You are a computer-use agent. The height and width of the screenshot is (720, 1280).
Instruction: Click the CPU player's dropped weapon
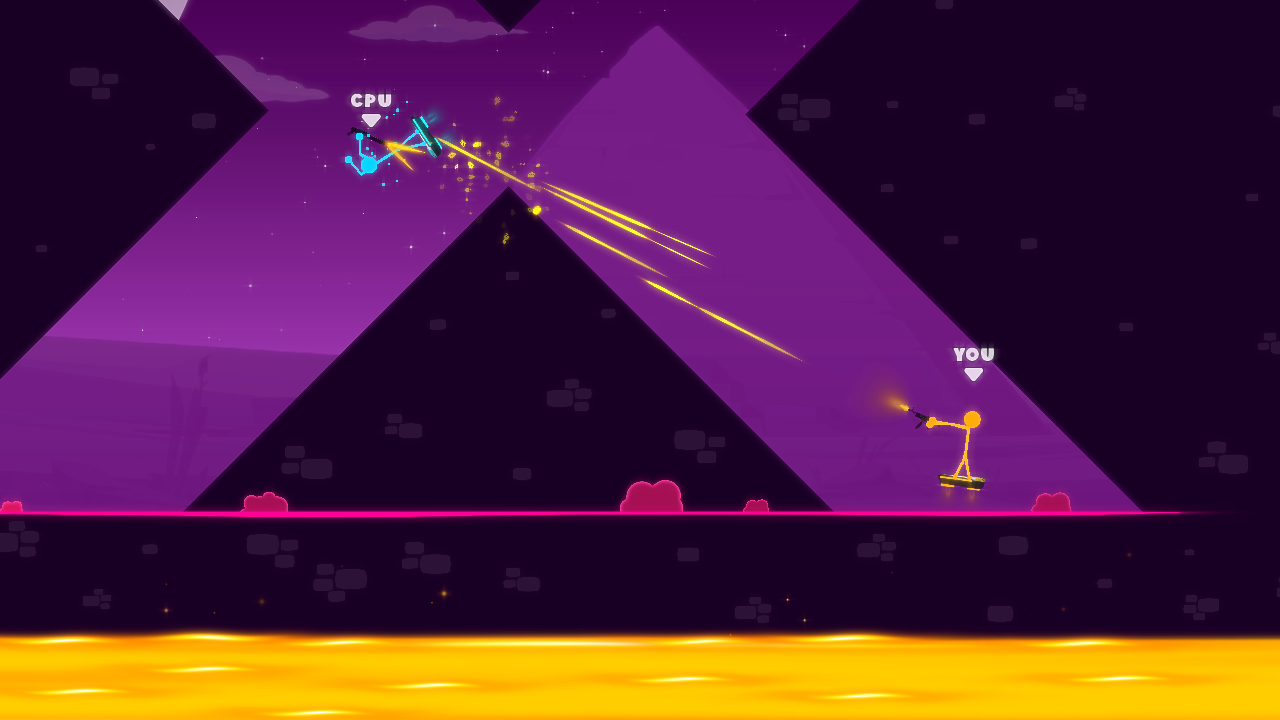(427, 135)
